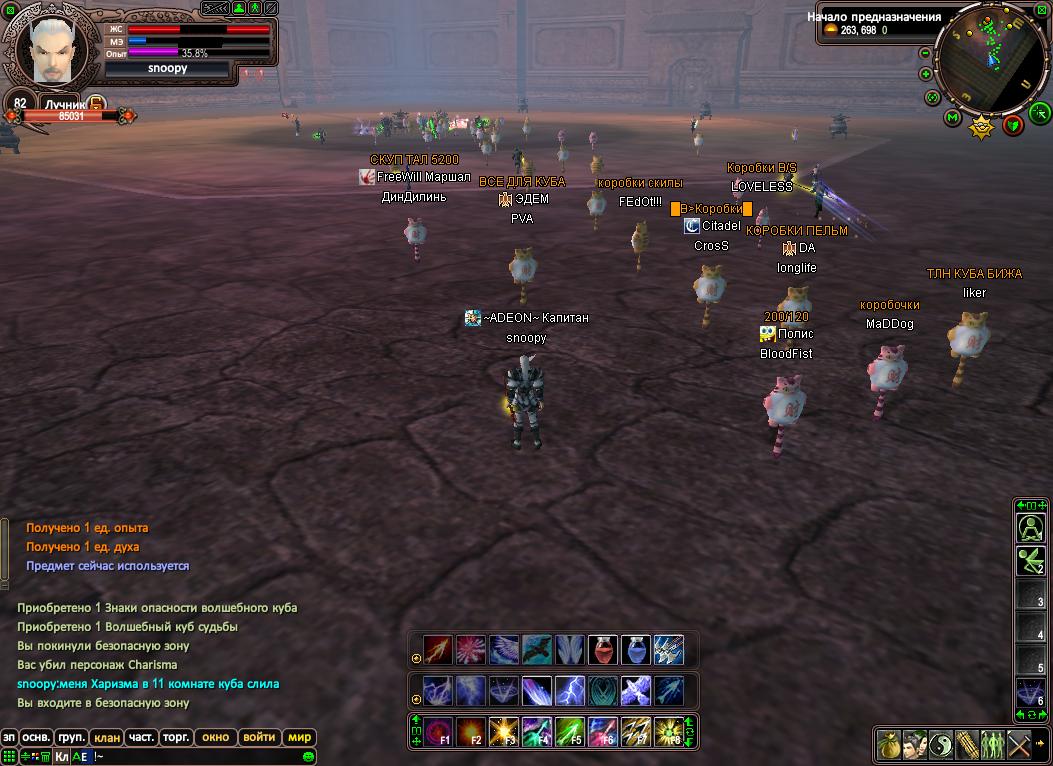Open the three green figures party menu
Viewport: 1053px width, 766px height.
pyautogui.click(x=992, y=745)
